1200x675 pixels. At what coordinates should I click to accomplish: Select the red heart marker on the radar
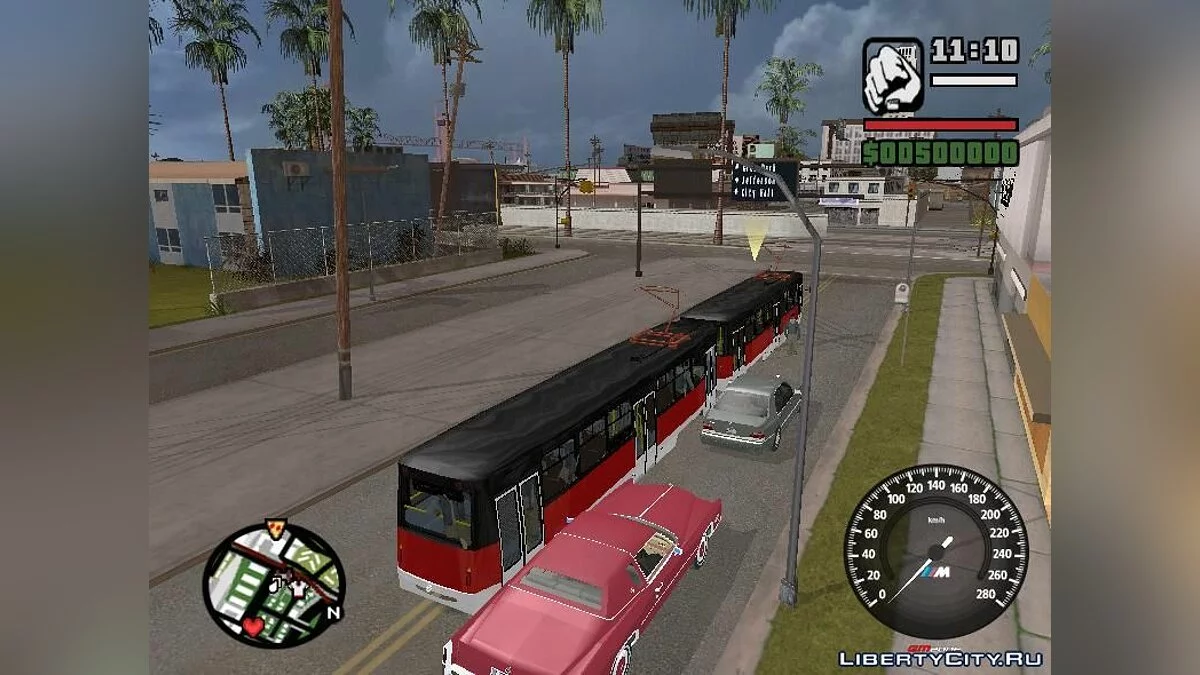pyautogui.click(x=253, y=626)
